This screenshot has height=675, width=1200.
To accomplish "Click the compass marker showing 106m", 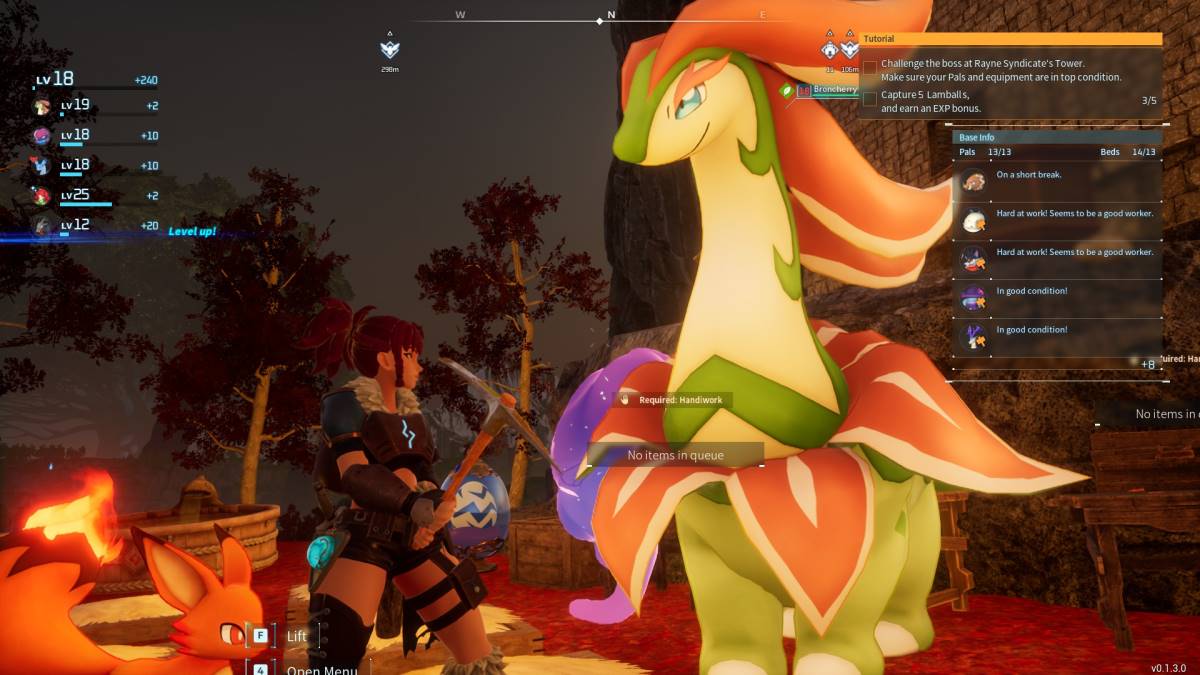I will click(x=850, y=50).
